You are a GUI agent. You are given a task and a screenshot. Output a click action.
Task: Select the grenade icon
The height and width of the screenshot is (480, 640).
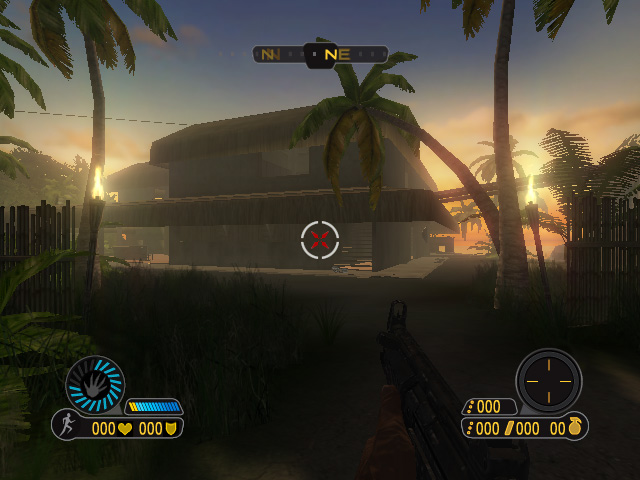coord(577,427)
